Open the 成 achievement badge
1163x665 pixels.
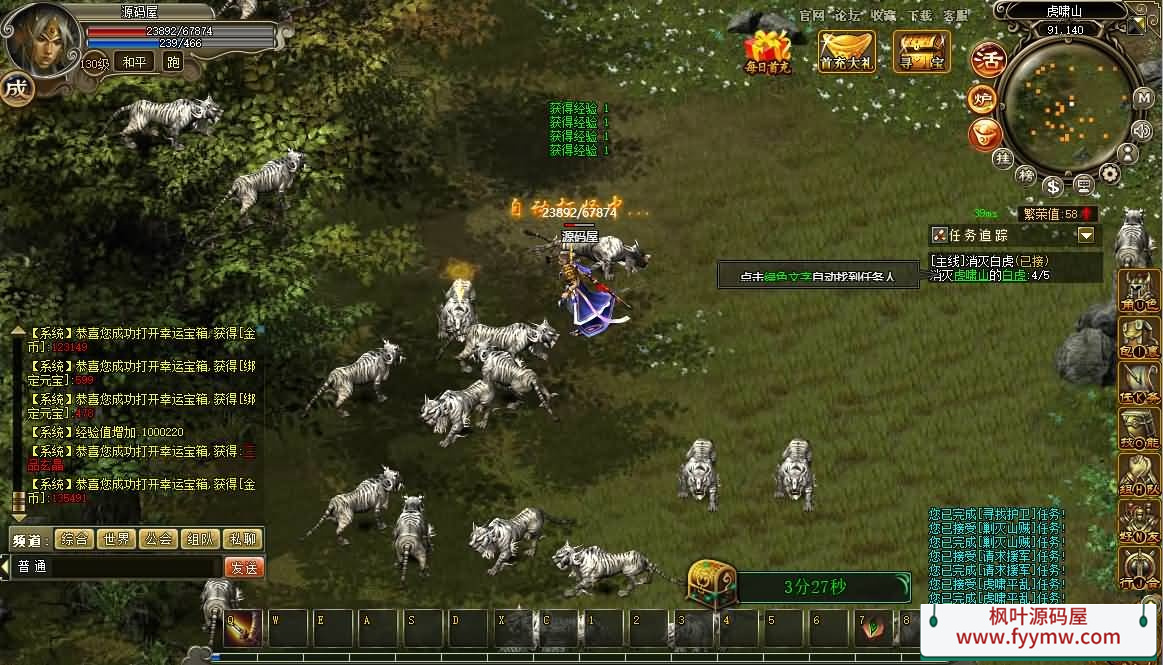click(x=16, y=88)
